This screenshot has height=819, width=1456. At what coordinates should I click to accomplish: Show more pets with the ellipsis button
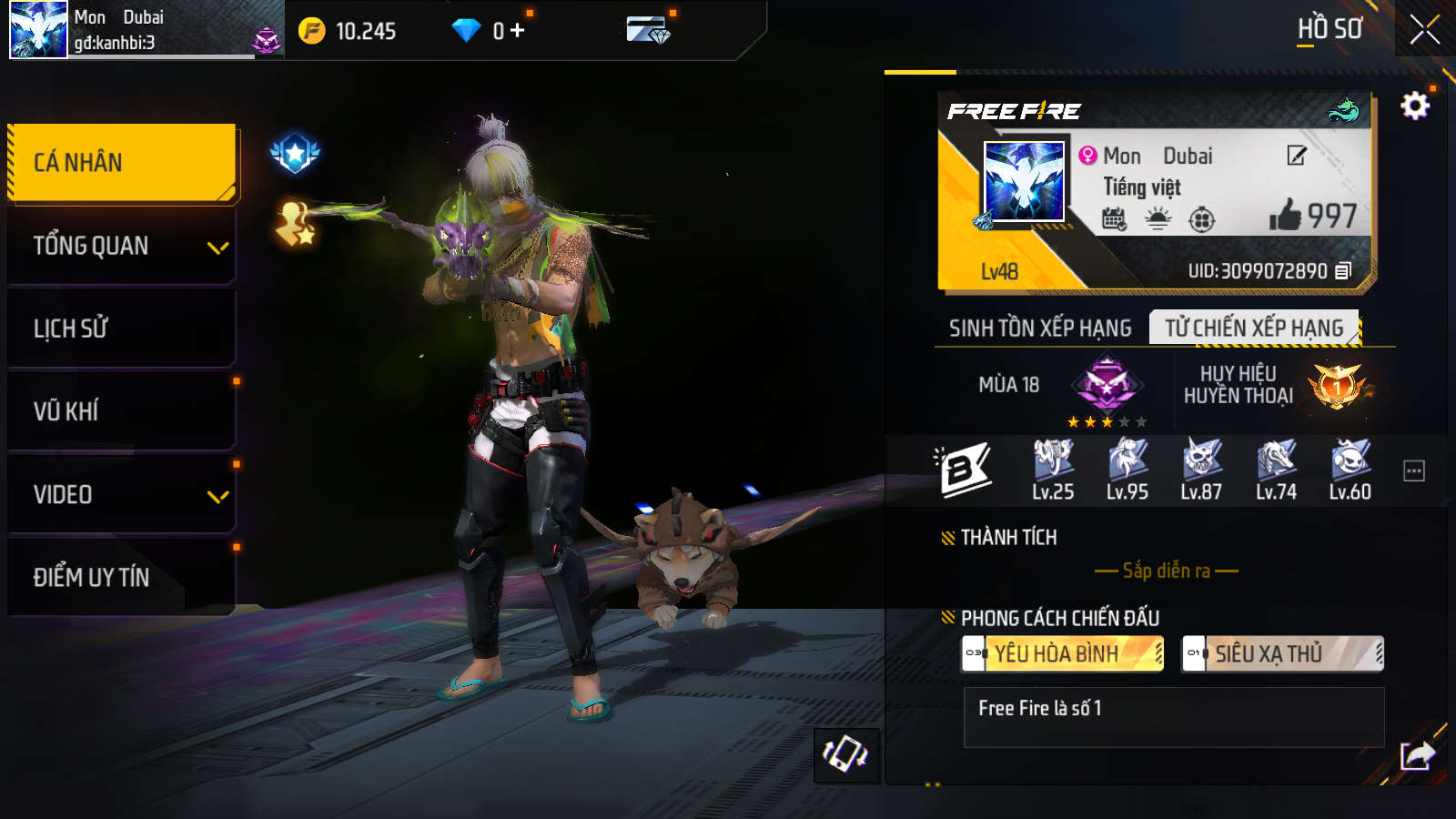point(1414,470)
